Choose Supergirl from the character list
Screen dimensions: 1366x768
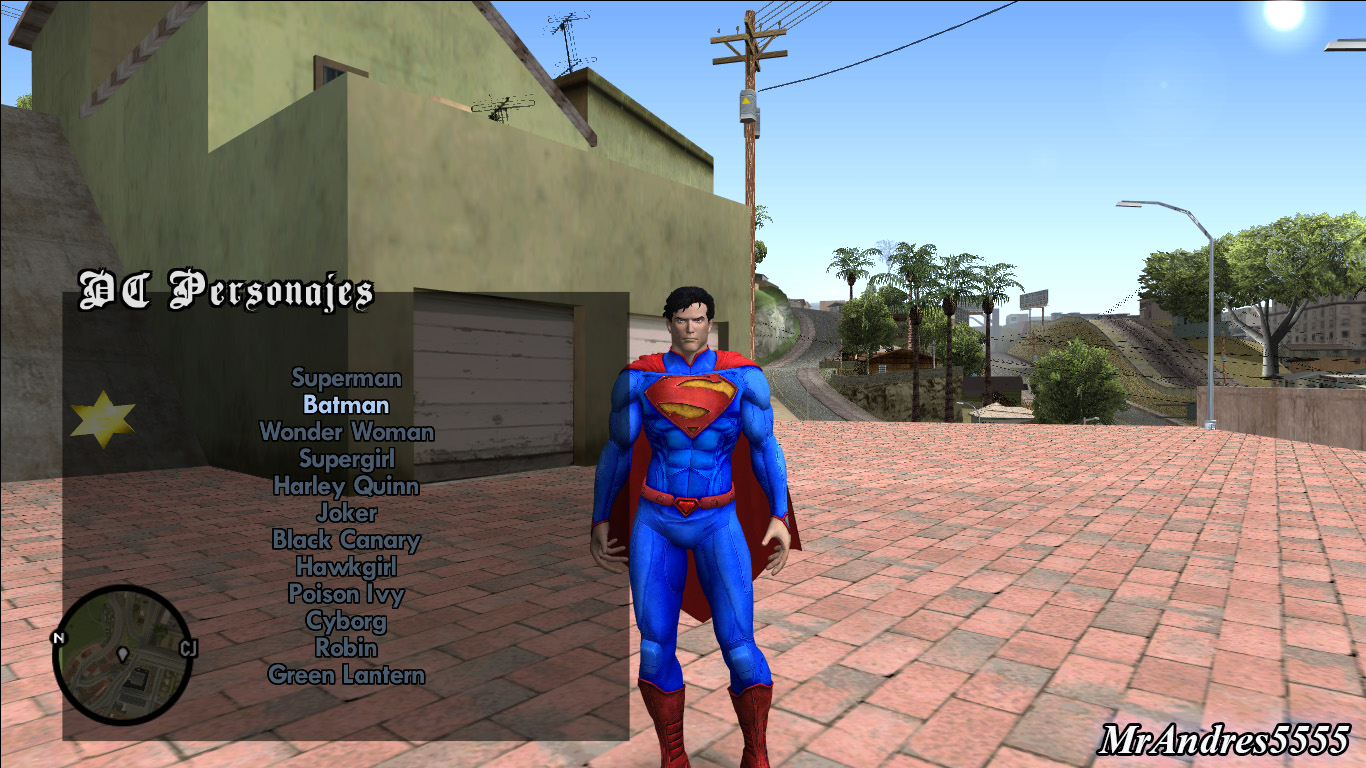pos(346,460)
